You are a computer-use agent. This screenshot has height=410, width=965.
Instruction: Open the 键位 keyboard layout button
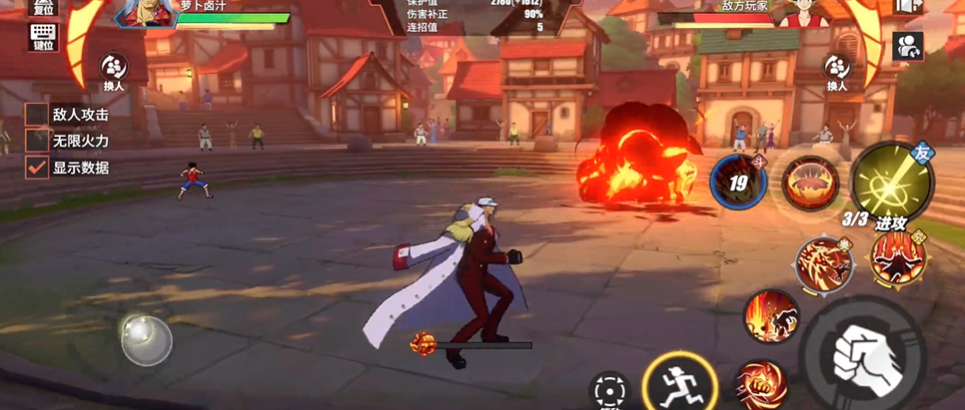(x=45, y=37)
